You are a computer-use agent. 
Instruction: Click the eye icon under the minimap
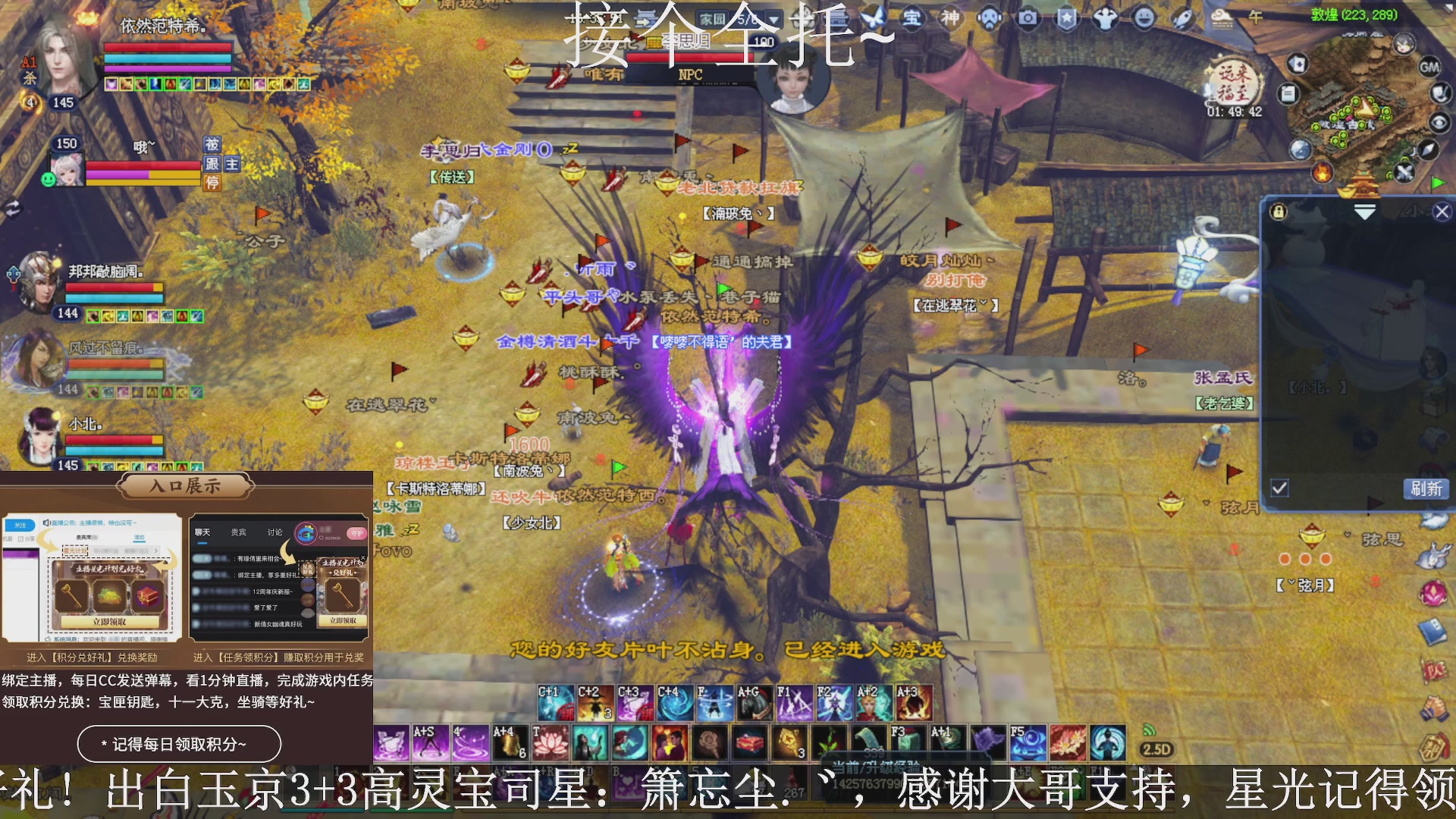(x=1439, y=123)
